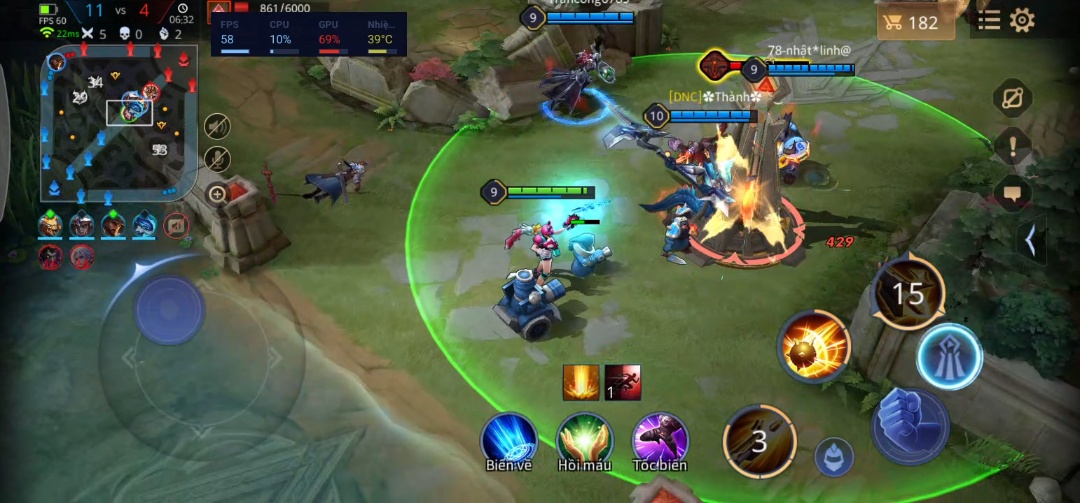This screenshot has width=1080, height=503.
Task: Open the scoreboard list icon
Action: tap(989, 20)
